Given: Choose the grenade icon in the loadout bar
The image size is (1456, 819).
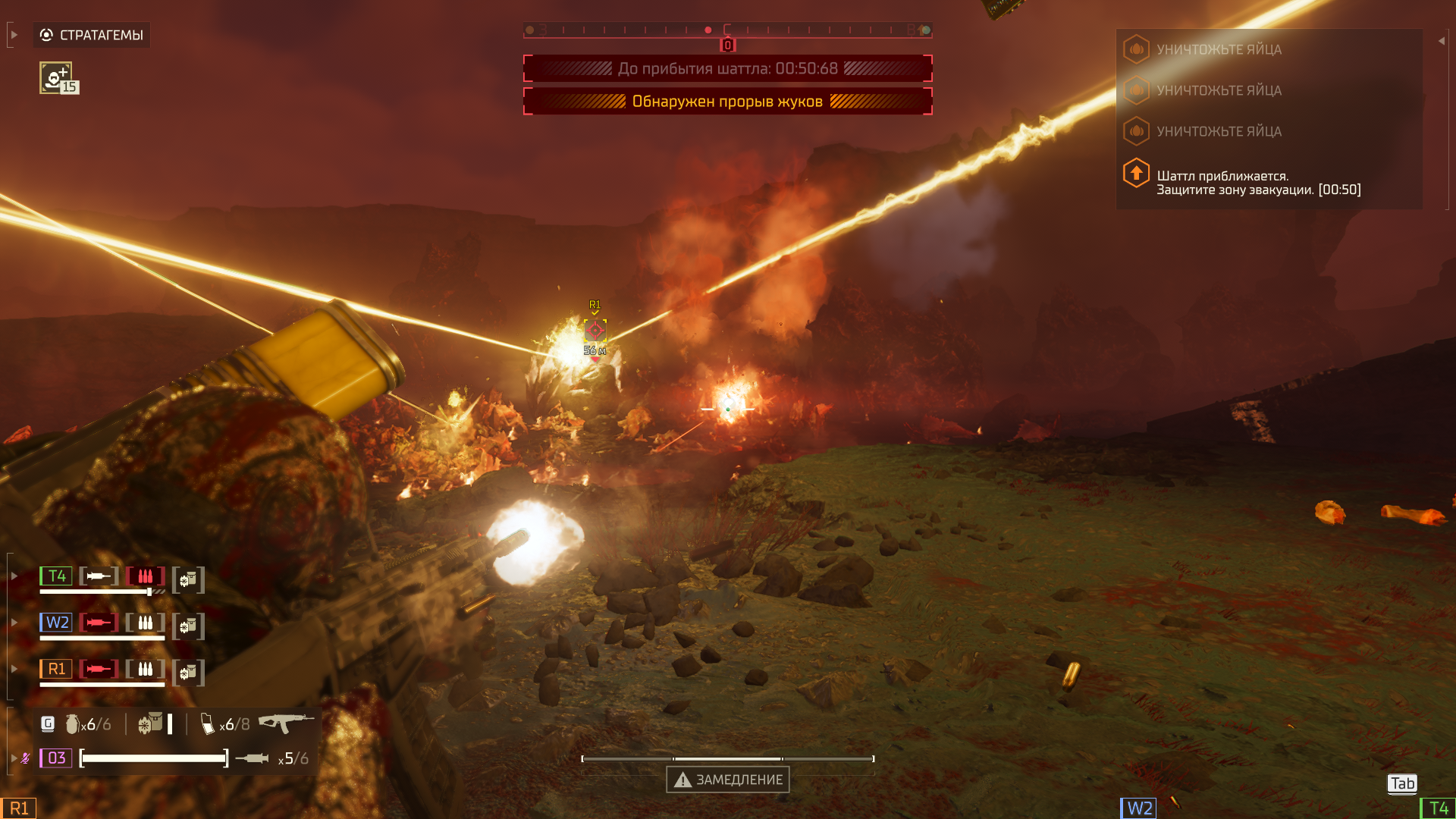Looking at the screenshot, I should tap(73, 725).
